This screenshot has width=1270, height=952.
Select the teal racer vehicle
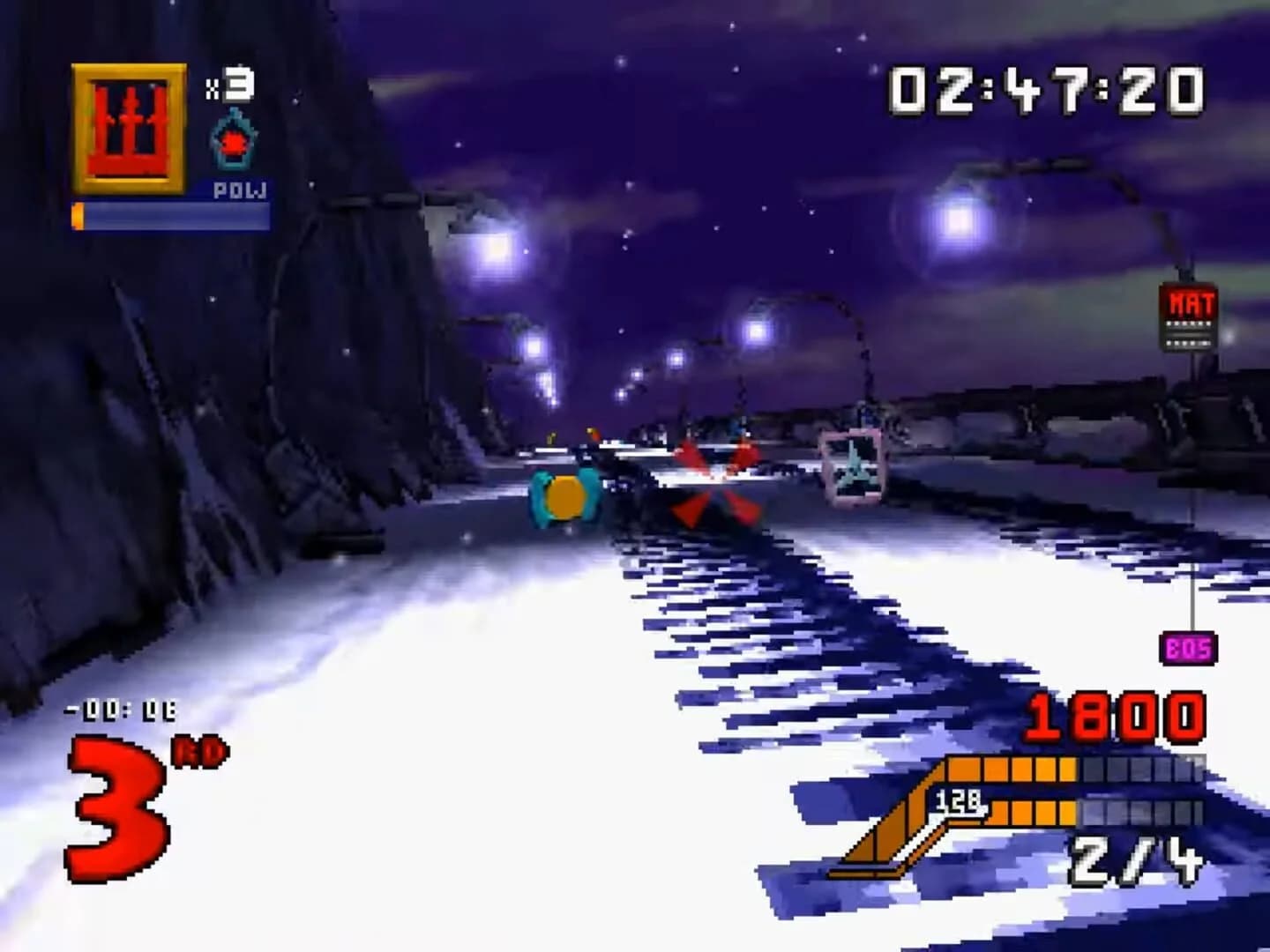pyautogui.click(x=564, y=498)
